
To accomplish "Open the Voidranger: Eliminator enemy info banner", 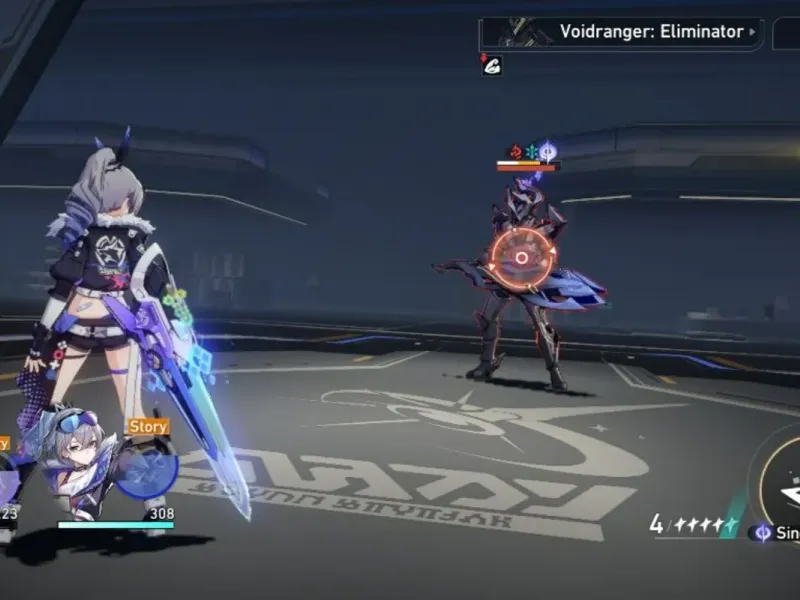I will (x=620, y=32).
